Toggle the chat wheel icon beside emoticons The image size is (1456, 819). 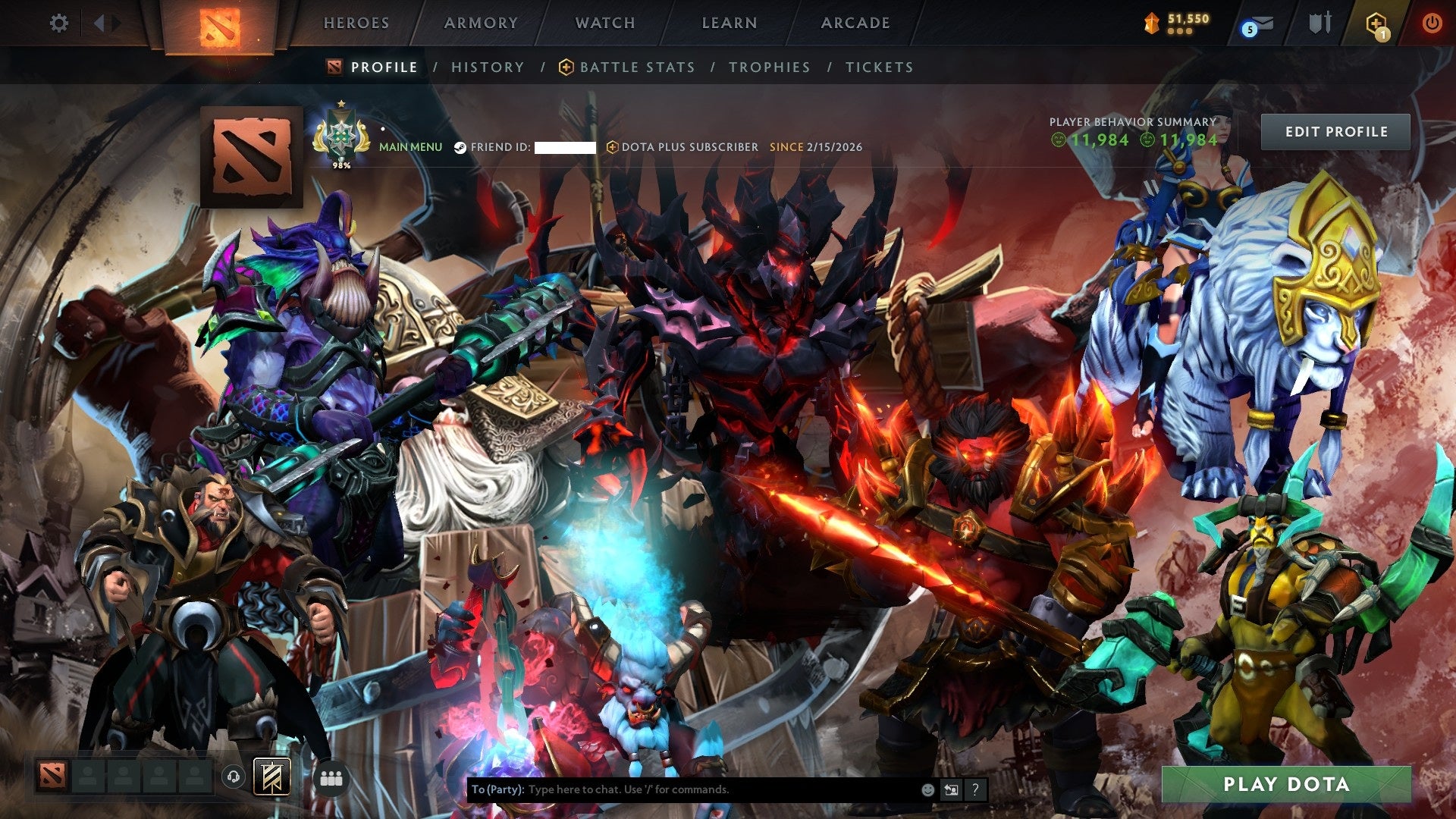point(950,789)
